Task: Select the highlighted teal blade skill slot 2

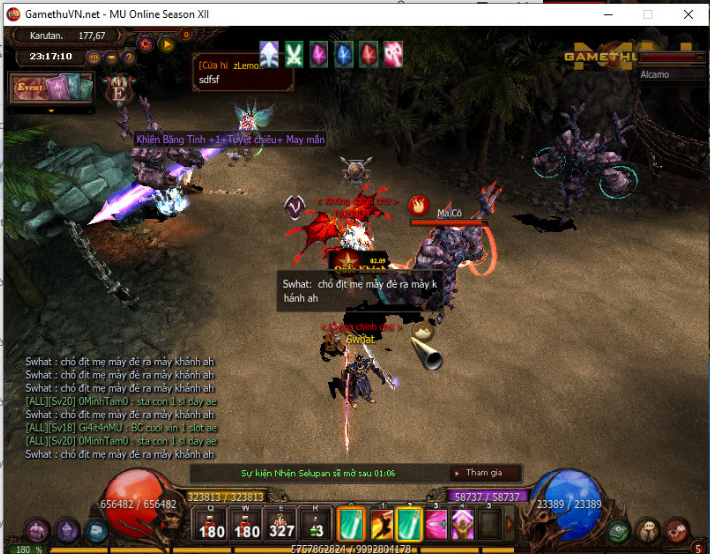Action: (x=409, y=524)
